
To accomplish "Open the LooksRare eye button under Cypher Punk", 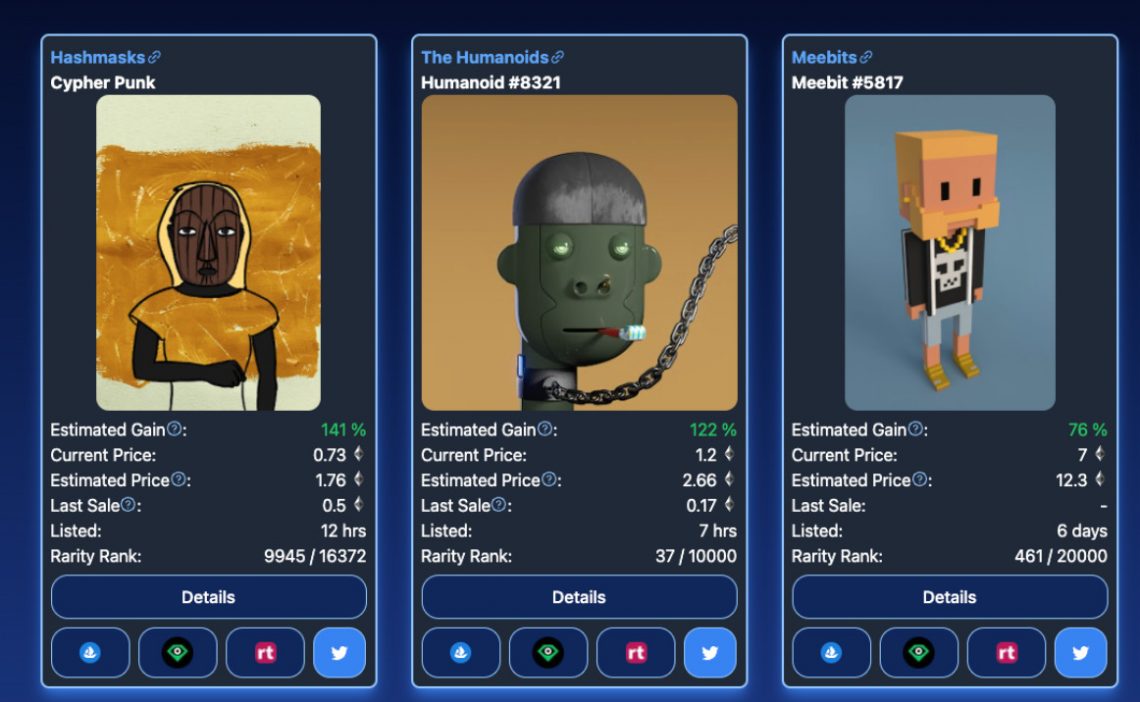I will pos(177,653).
